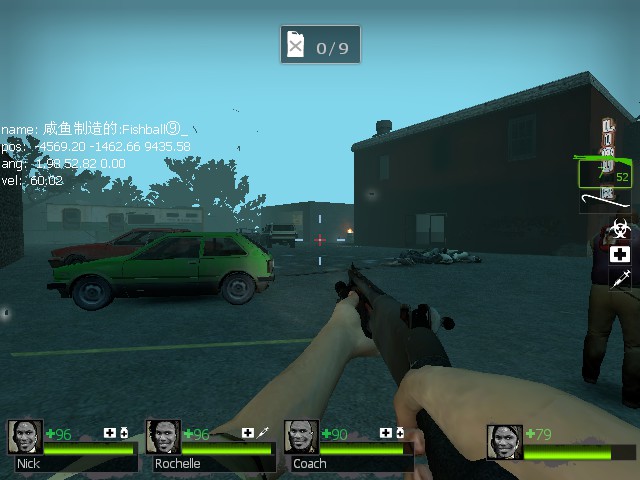Choose the first aid kit slot
This screenshot has height=480, width=640.
coord(620,254)
